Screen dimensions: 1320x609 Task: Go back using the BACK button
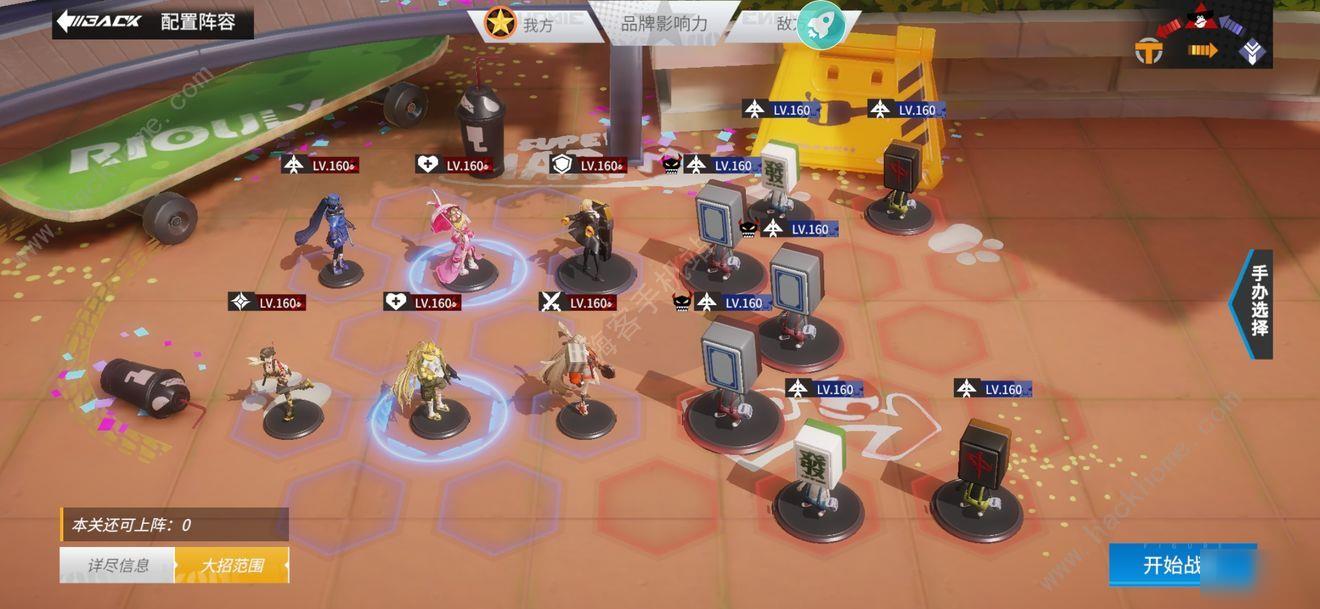coord(100,21)
